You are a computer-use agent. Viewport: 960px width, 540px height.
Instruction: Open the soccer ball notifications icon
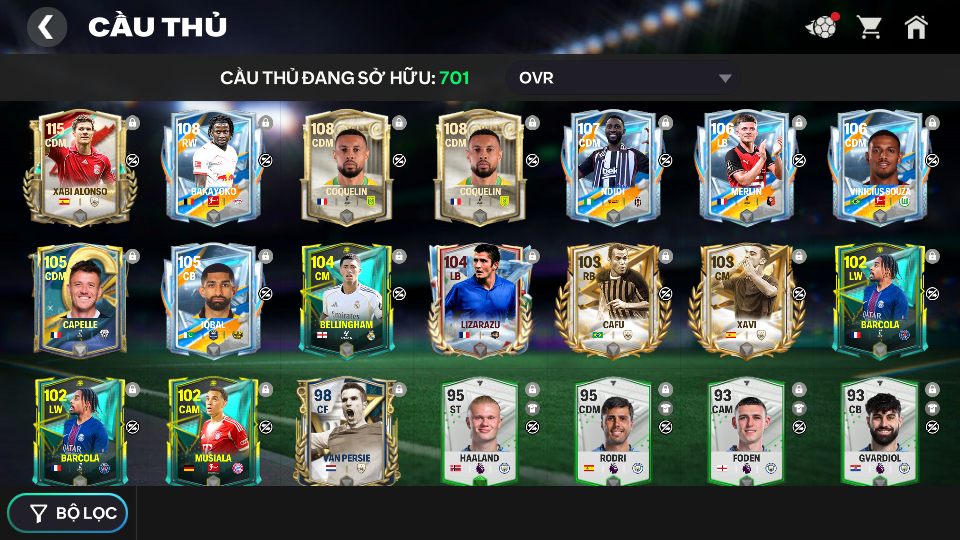(821, 27)
